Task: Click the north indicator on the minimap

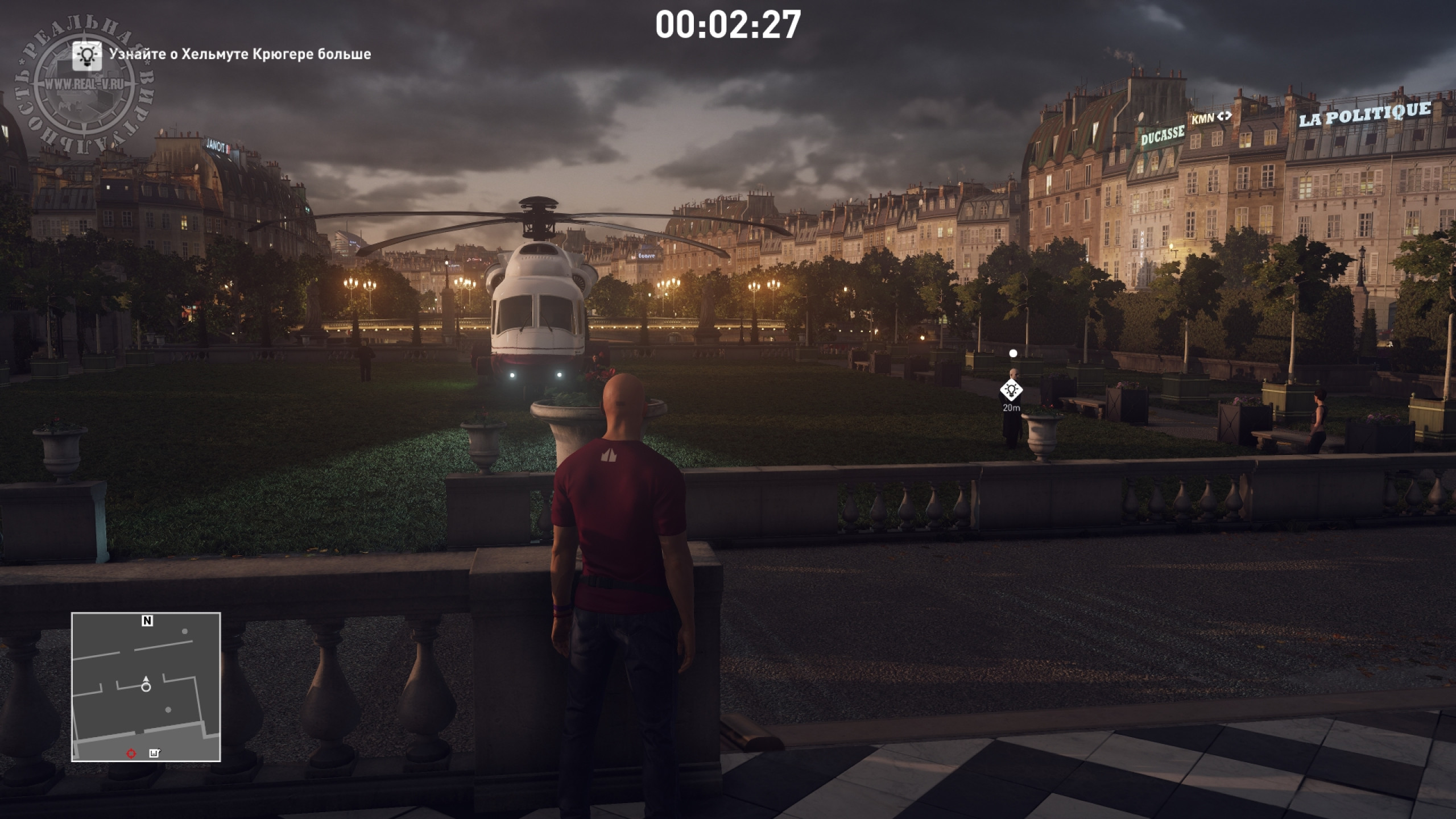Action: pyautogui.click(x=147, y=621)
